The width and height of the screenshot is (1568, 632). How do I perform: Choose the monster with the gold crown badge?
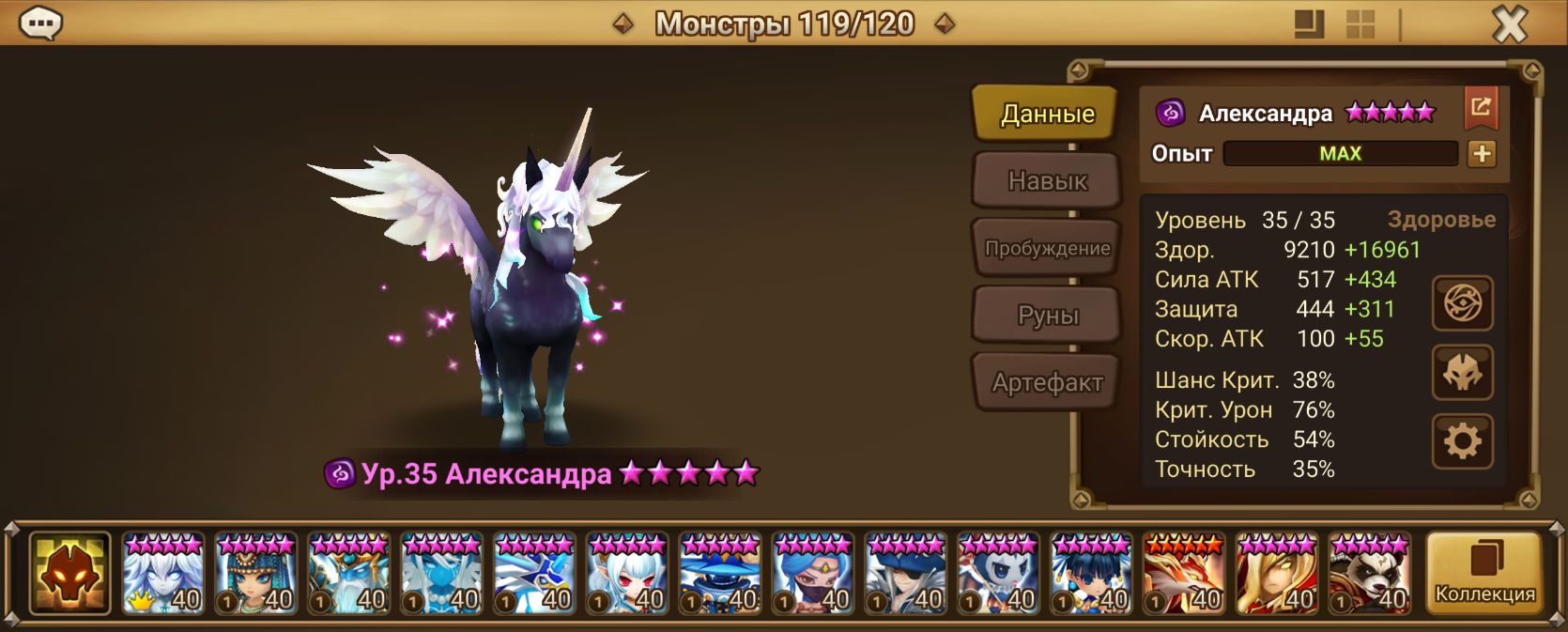[x=162, y=573]
